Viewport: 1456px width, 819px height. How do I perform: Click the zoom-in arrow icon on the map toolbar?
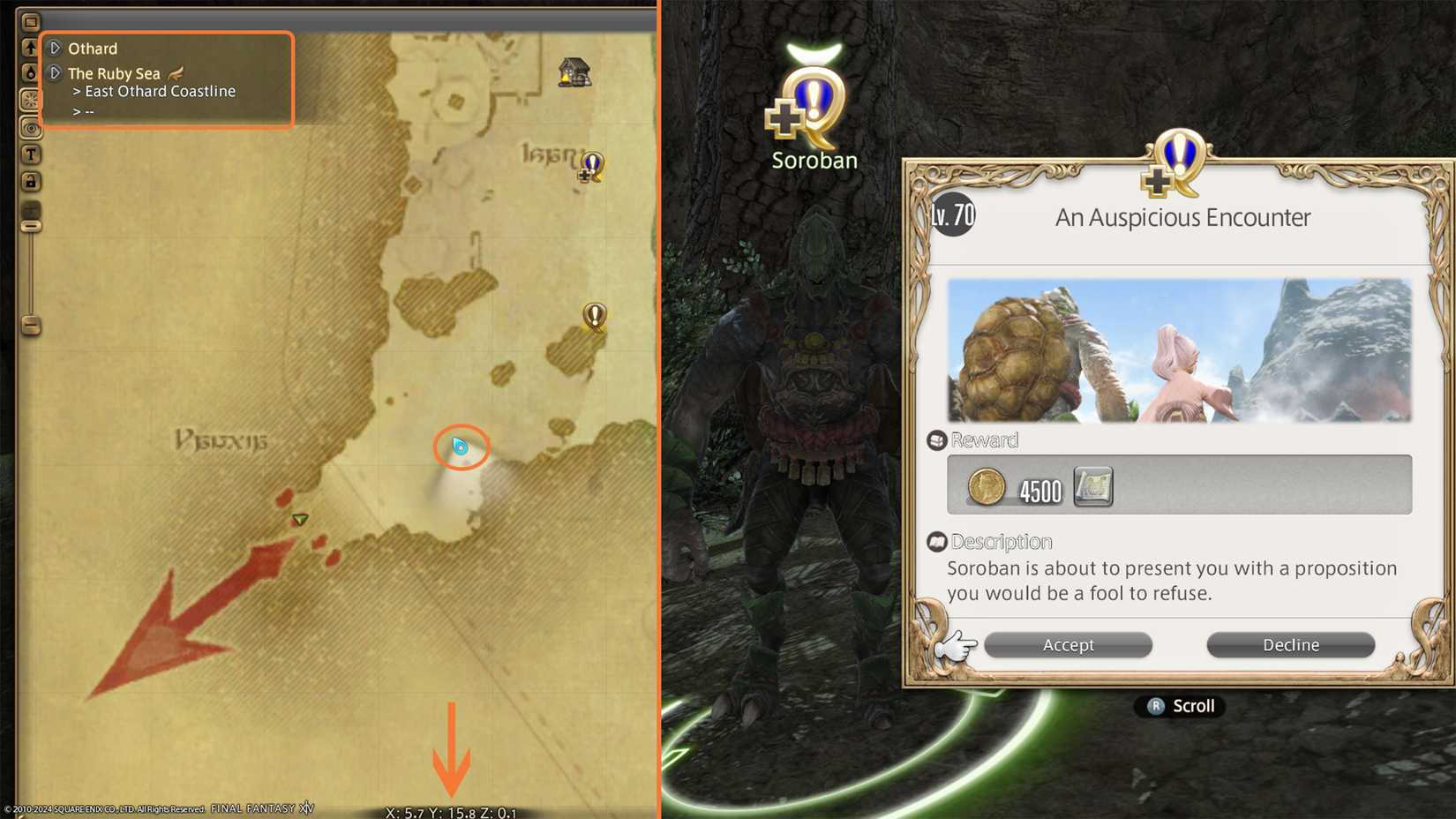click(x=32, y=46)
